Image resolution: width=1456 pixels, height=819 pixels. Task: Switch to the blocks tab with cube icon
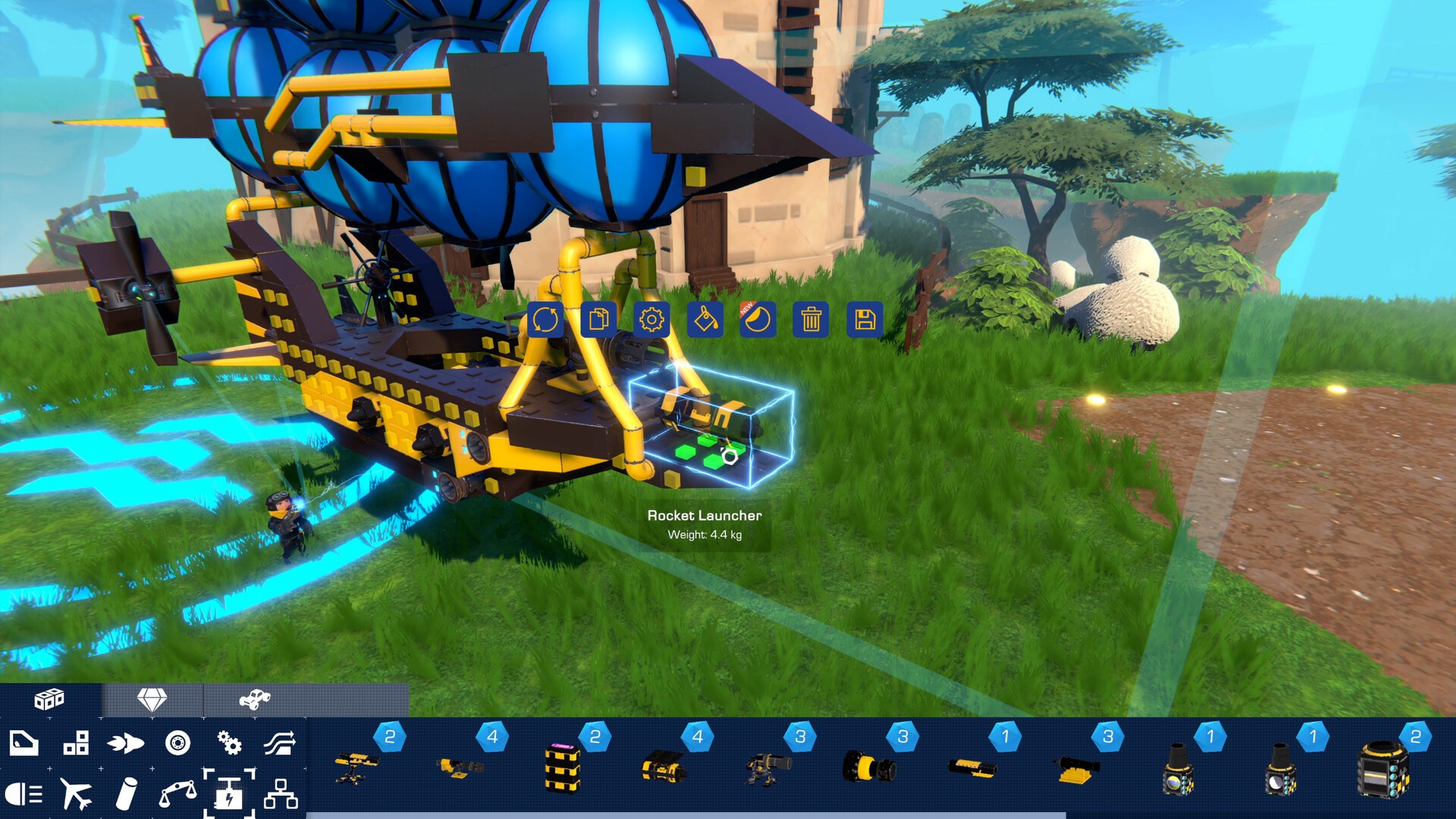point(51,699)
